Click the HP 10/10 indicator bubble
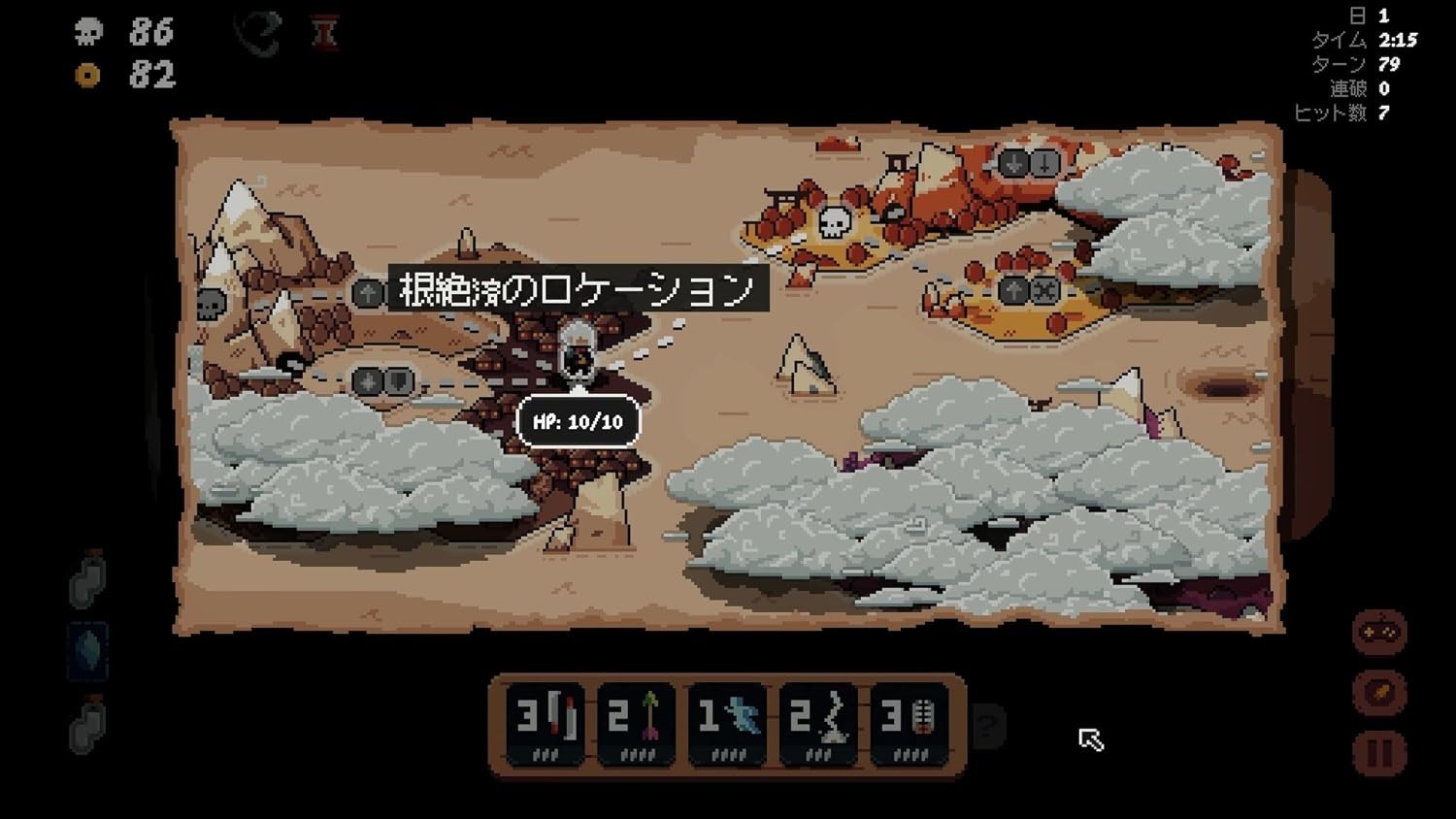The image size is (1456, 819). [x=579, y=422]
